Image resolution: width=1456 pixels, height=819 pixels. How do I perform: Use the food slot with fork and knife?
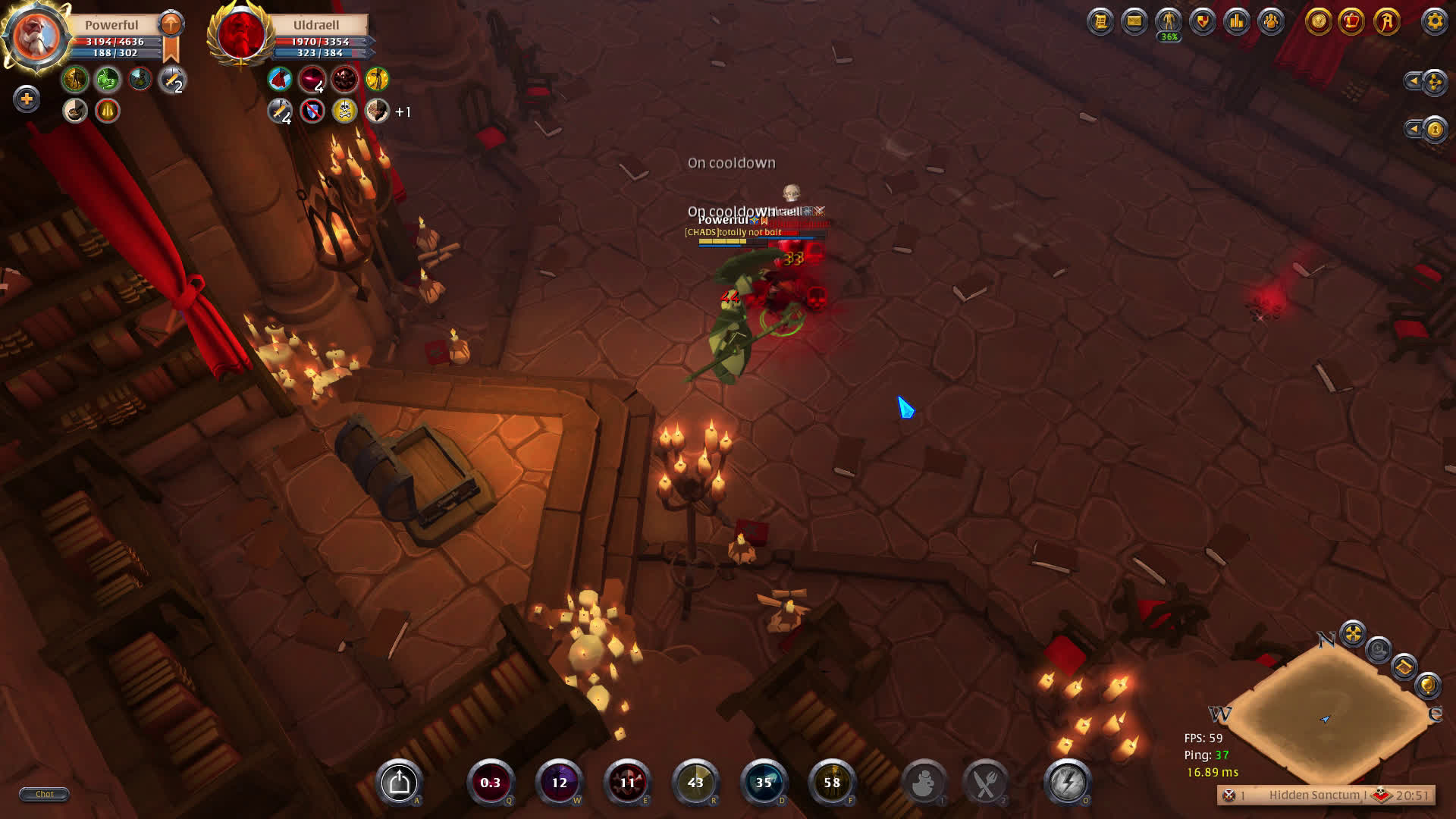click(x=985, y=783)
